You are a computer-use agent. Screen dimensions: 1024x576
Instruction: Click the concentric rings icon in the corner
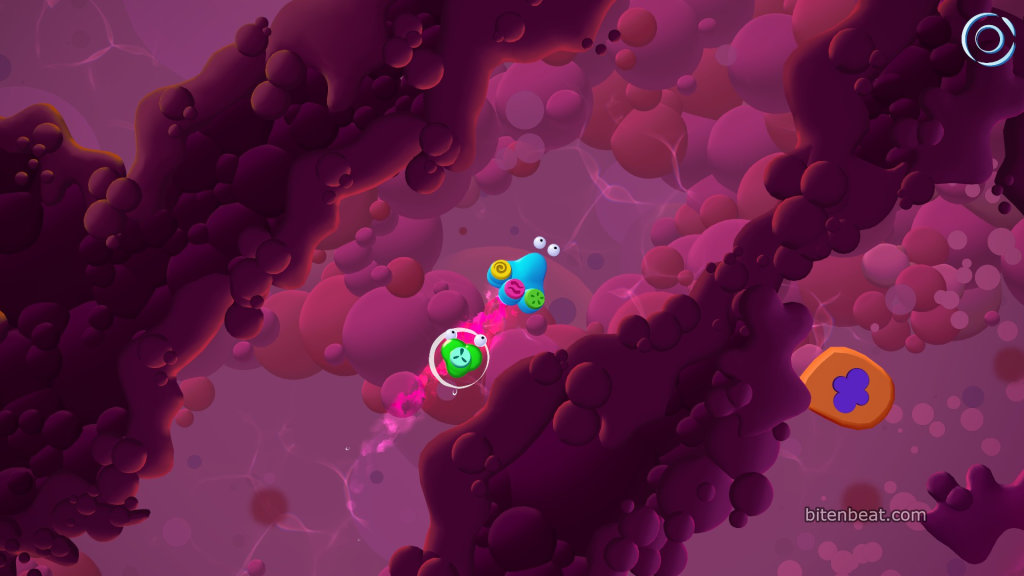[x=988, y=39]
